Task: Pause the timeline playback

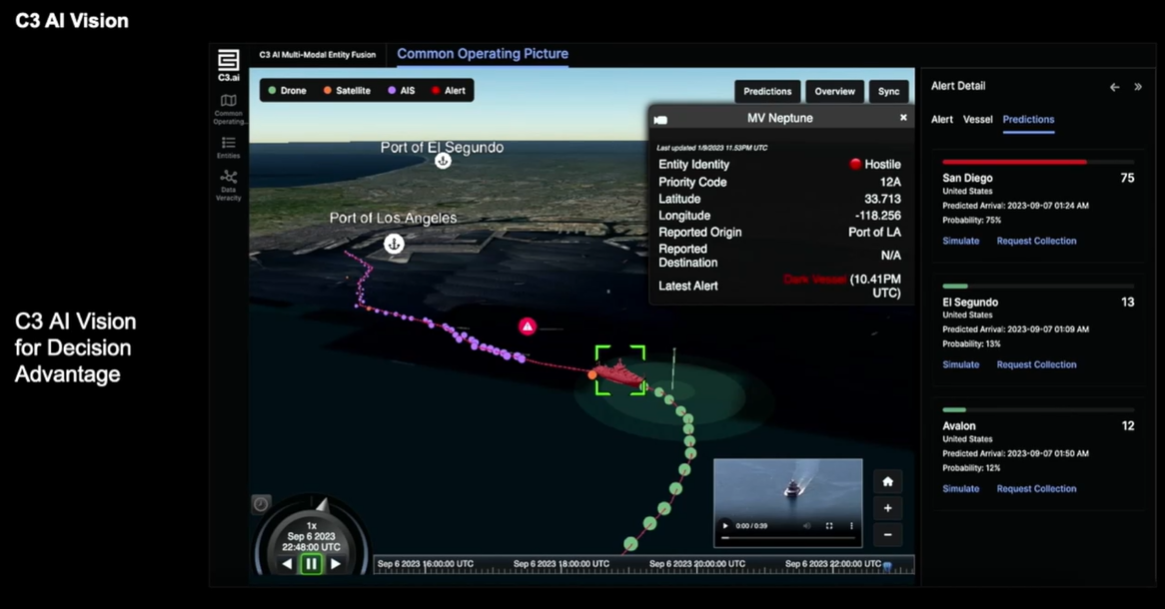Action: tap(311, 564)
